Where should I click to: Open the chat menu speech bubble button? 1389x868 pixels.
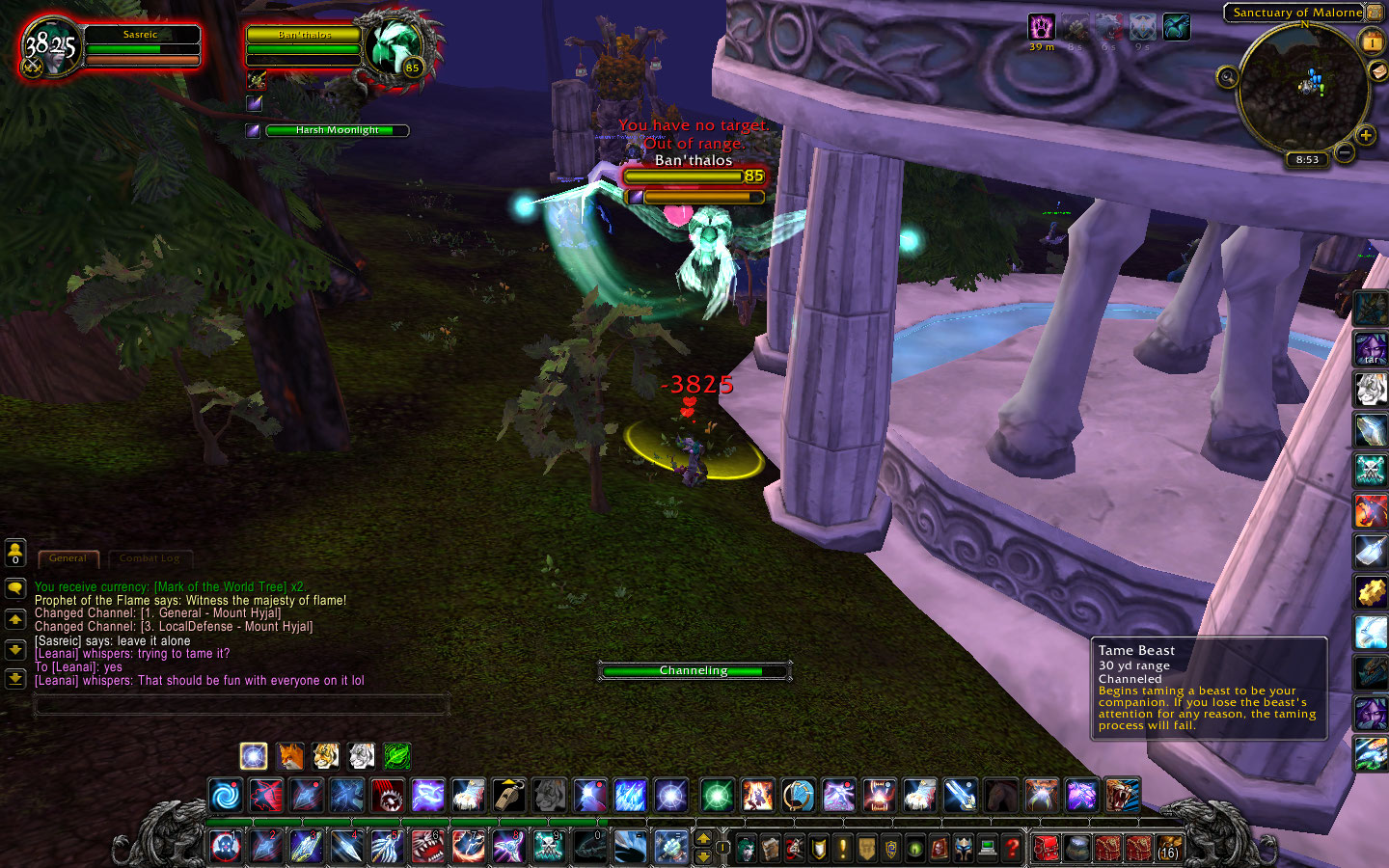tap(15, 587)
